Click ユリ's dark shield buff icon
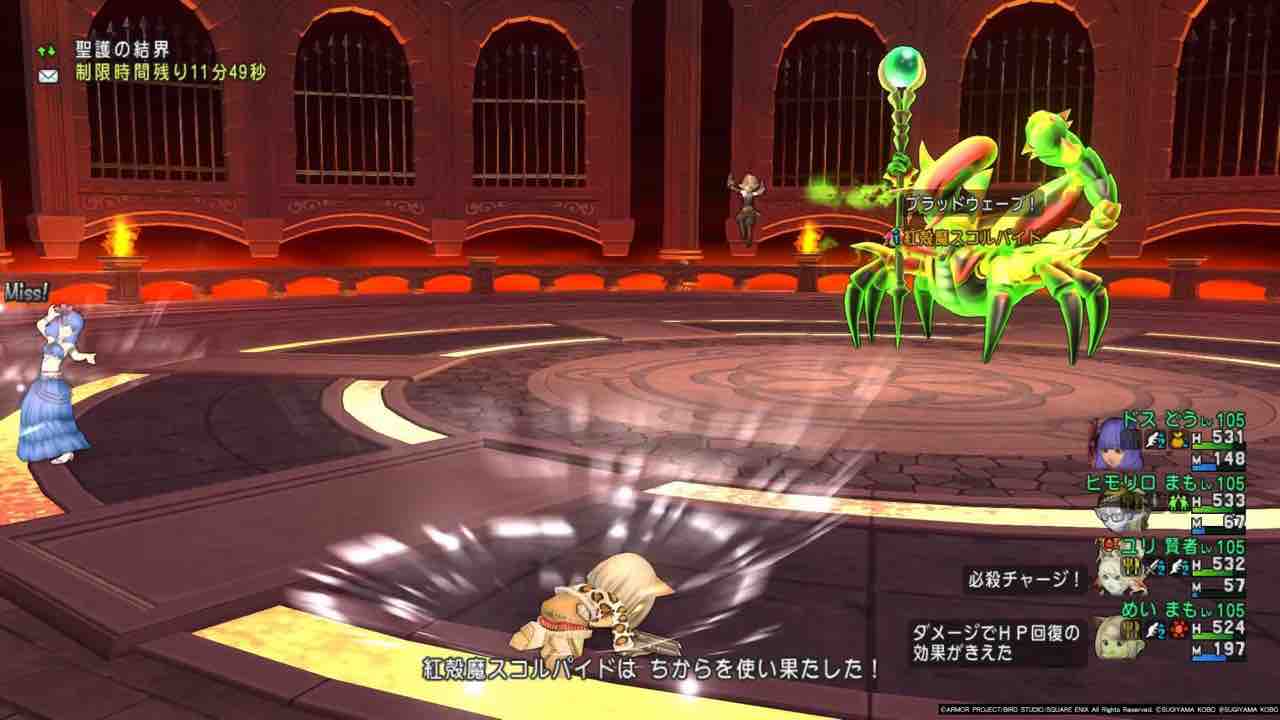Screen dimensions: 1280x720 coord(1131,566)
